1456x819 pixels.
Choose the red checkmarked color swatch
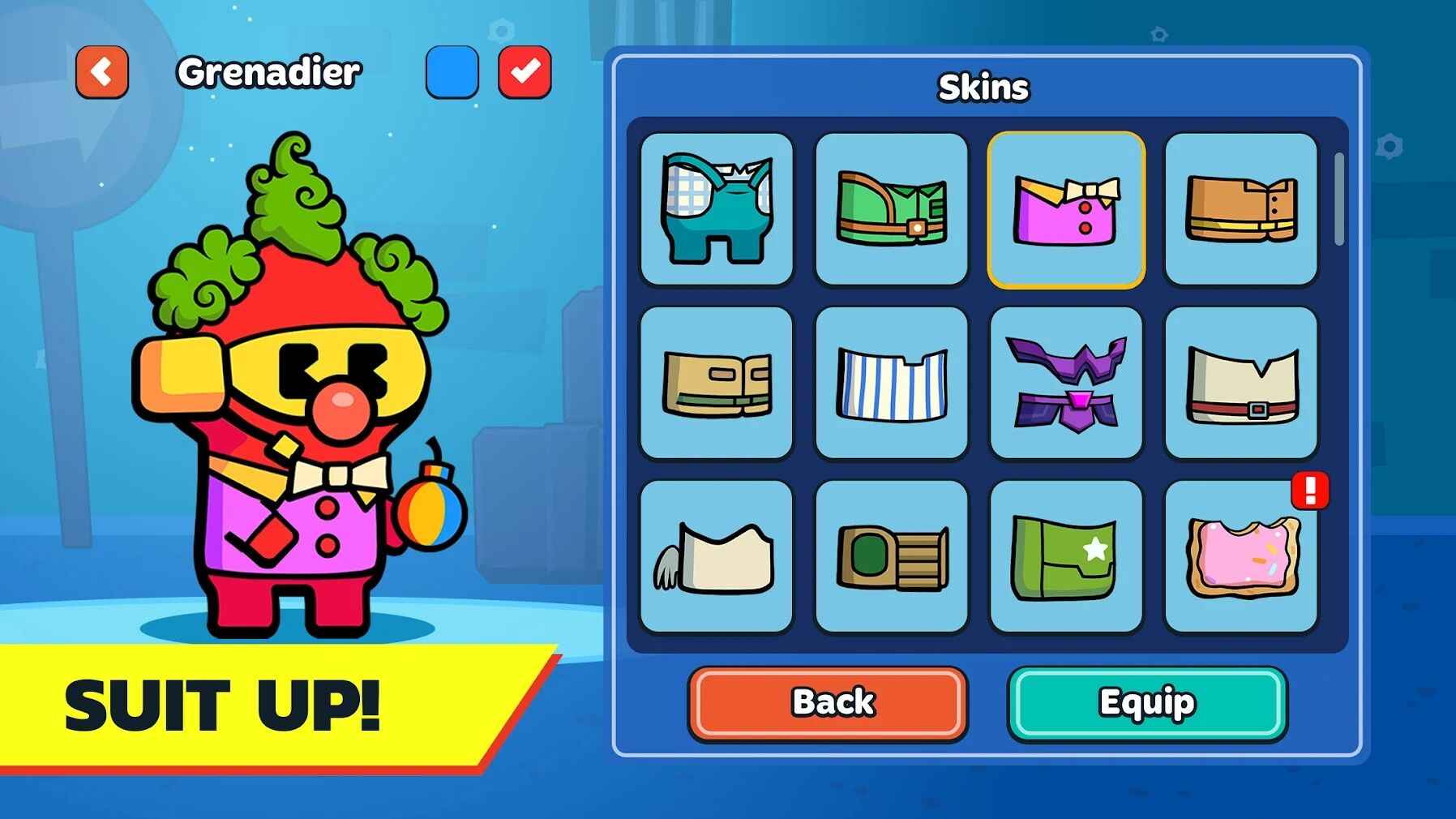pos(525,72)
